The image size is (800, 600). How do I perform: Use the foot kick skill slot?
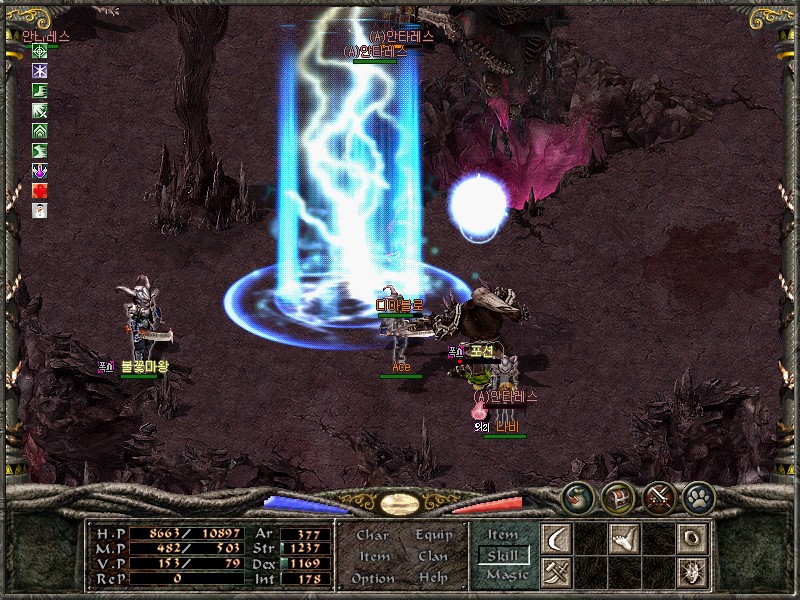pos(624,539)
